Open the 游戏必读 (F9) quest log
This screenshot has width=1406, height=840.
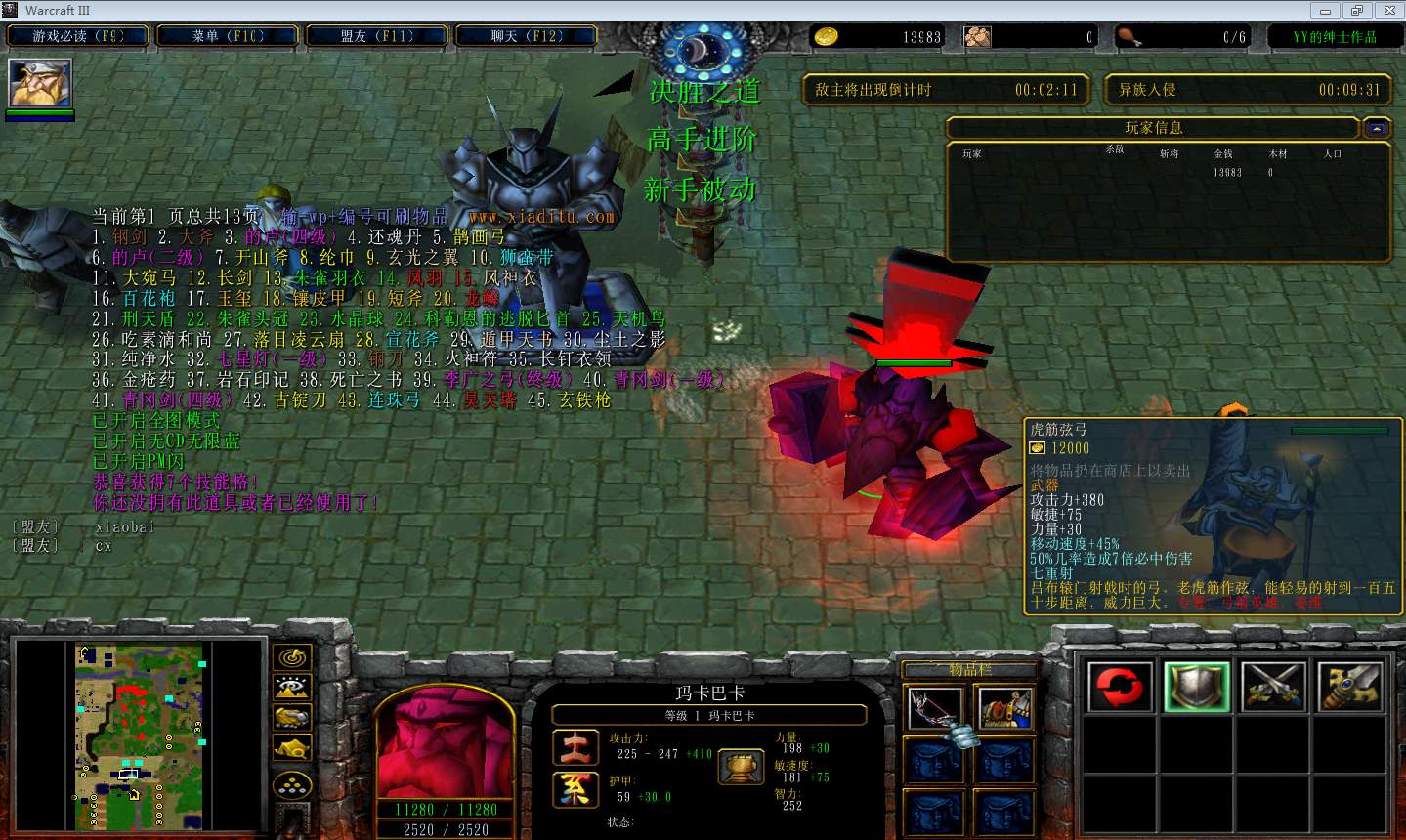click(78, 36)
